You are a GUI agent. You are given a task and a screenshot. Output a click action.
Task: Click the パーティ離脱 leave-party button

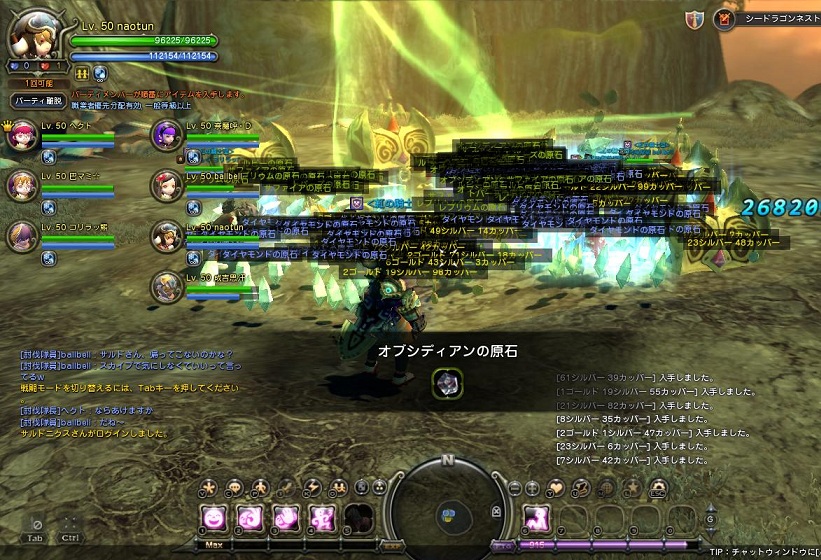(38, 101)
